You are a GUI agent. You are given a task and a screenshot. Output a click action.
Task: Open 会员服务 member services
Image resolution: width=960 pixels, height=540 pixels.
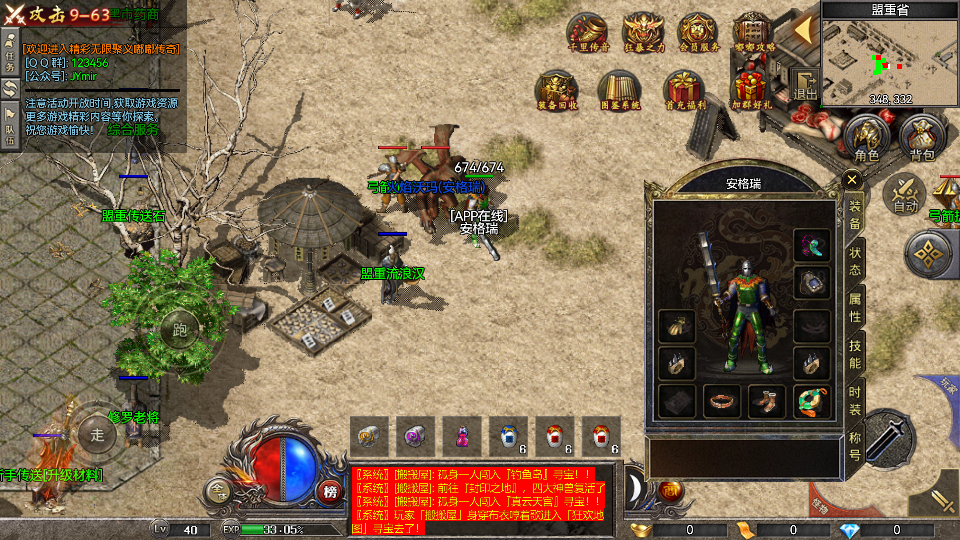(x=698, y=32)
